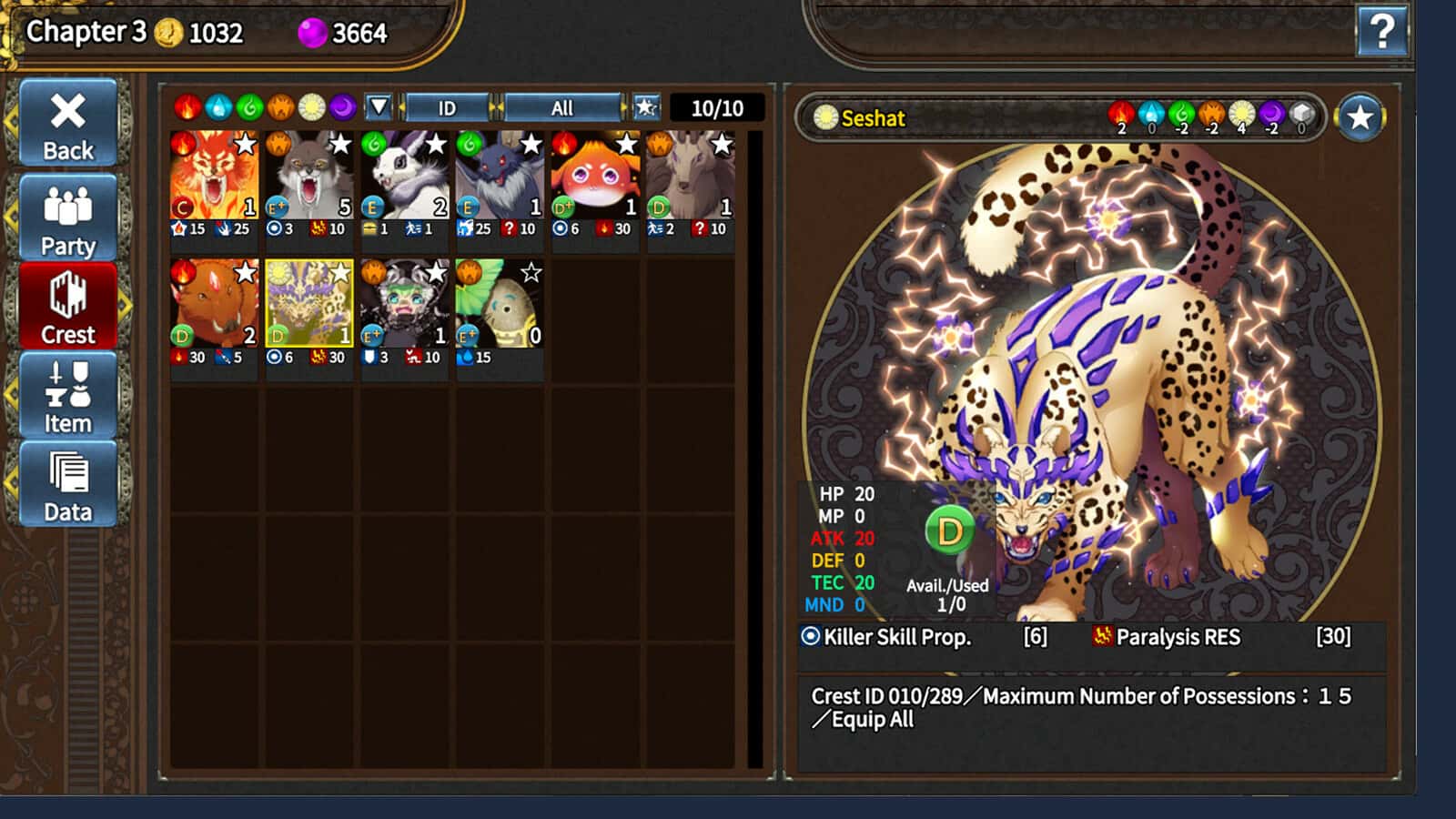Change the ID sort selector
This screenshot has width=1456, height=819.
(x=447, y=108)
